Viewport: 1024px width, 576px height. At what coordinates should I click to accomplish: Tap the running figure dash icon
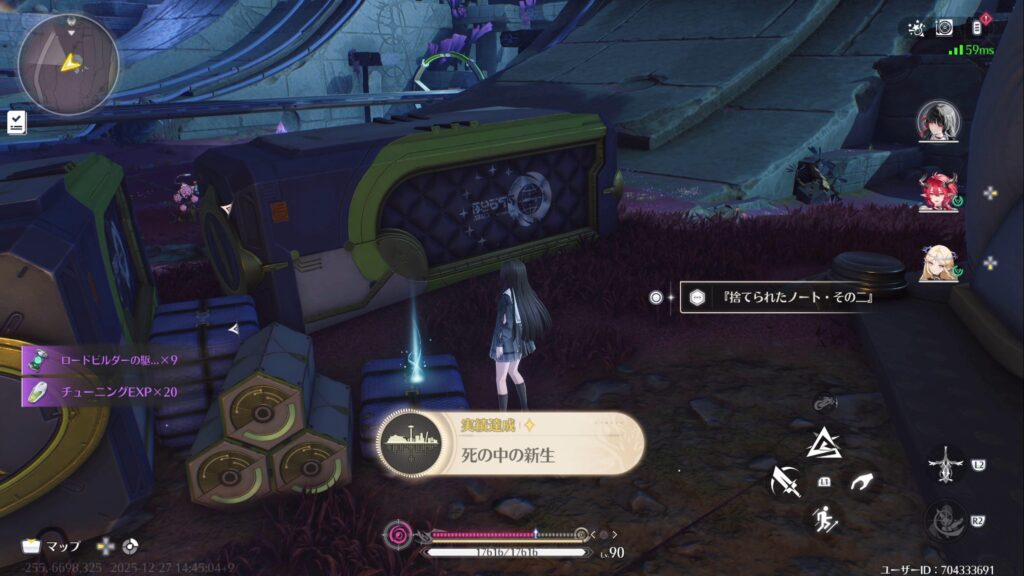(824, 518)
